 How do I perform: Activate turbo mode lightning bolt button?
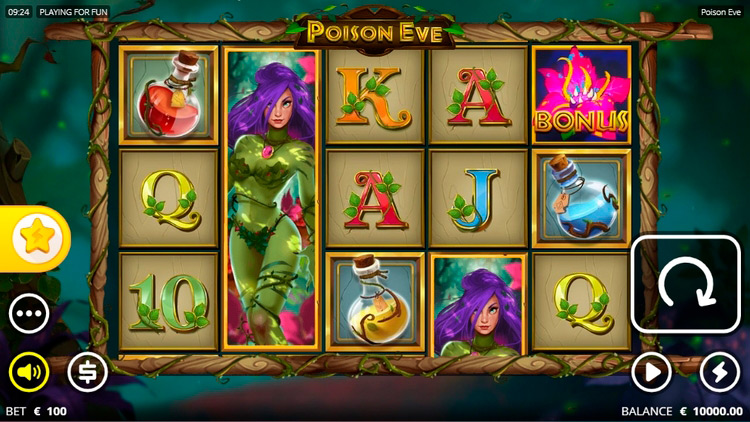[x=719, y=373]
